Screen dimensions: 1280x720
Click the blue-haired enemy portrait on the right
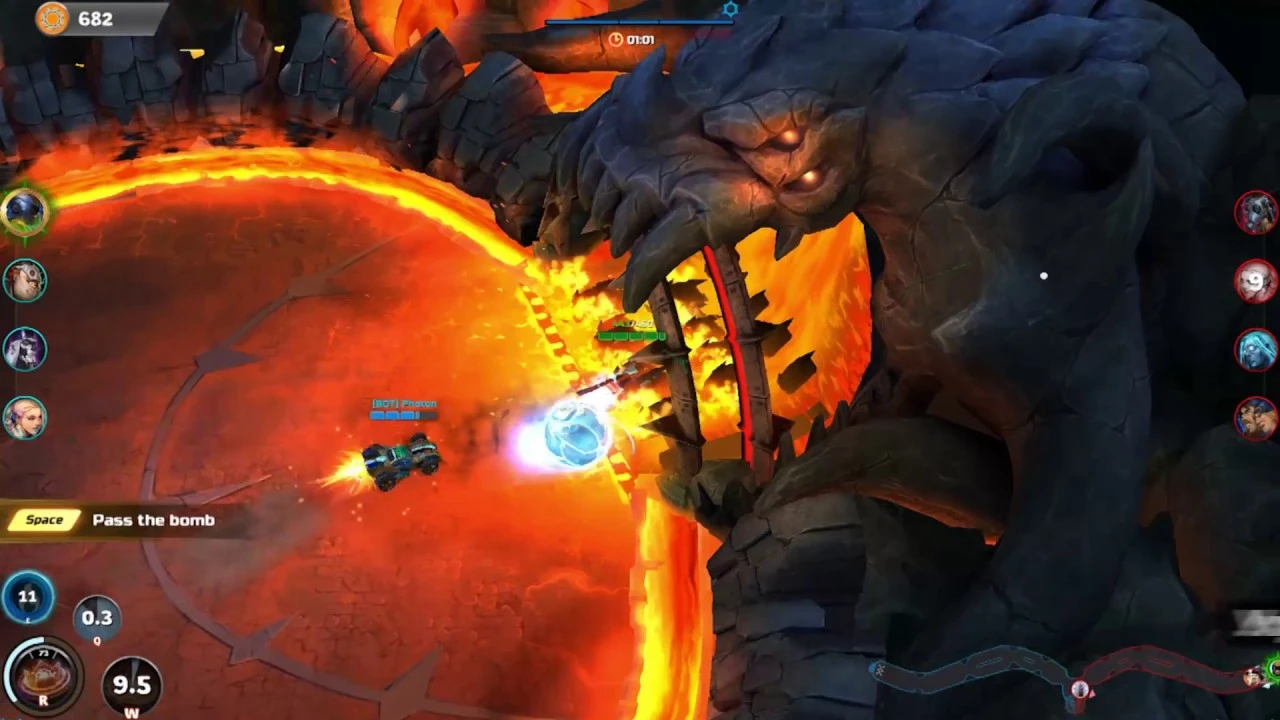coord(1257,348)
